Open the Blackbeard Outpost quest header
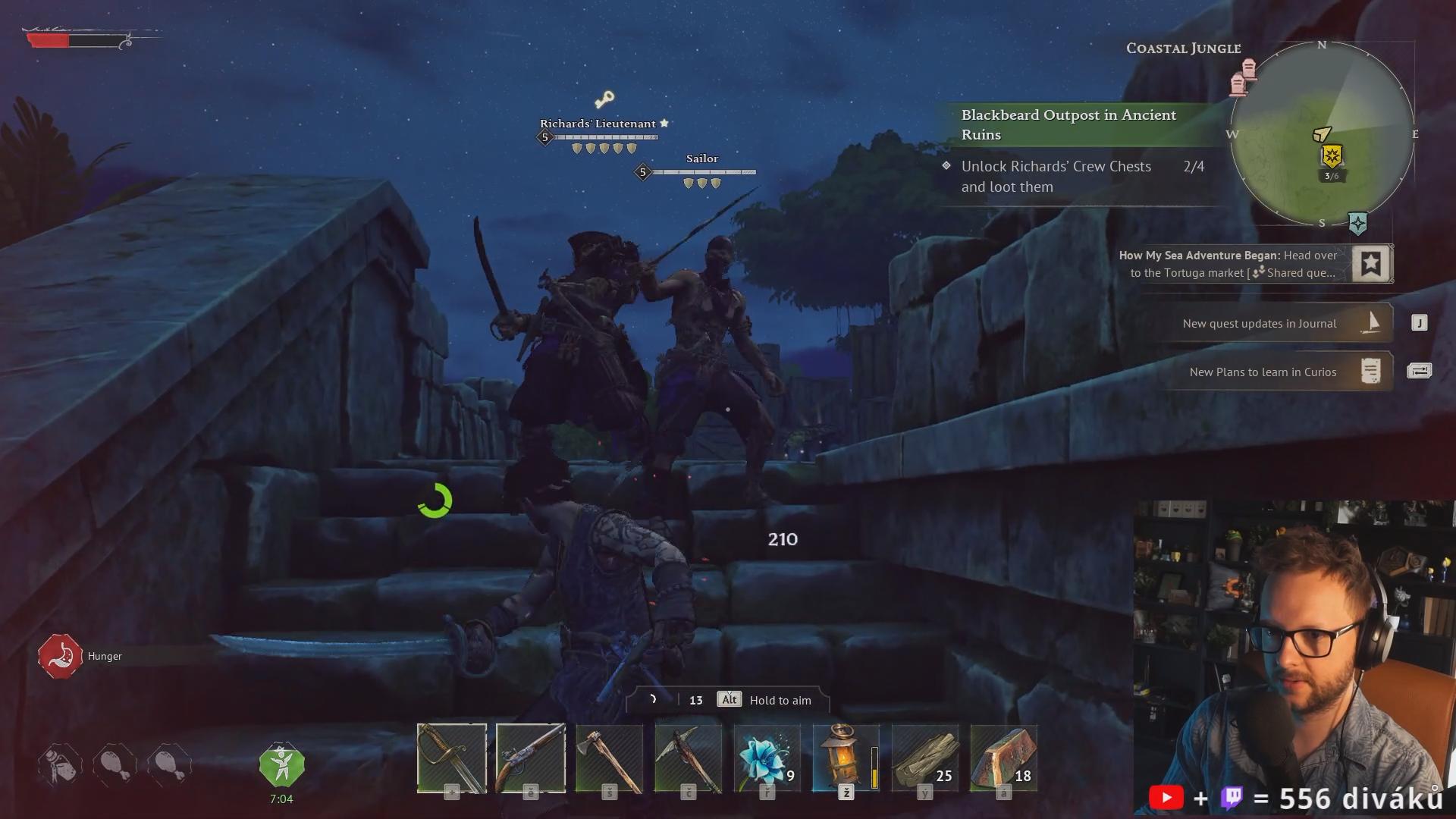 click(1069, 125)
